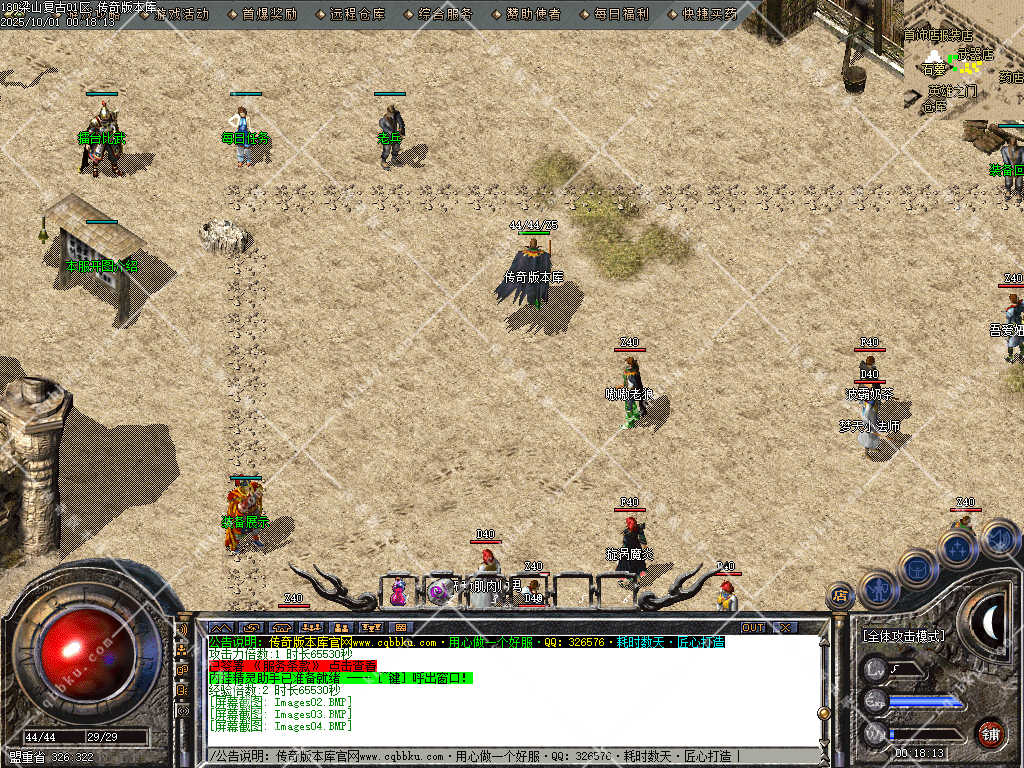Open the skills sparkle round button
This screenshot has width=1024, height=768.
(x=957, y=548)
